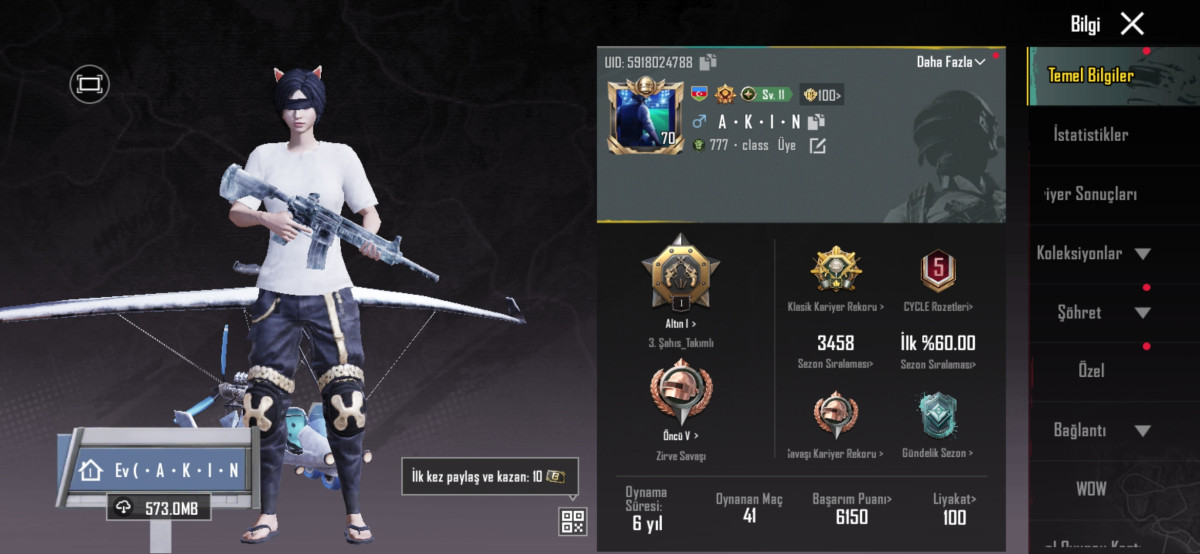The height and width of the screenshot is (554, 1200).
Task: View the Altın I rank badge
Action: click(680, 270)
